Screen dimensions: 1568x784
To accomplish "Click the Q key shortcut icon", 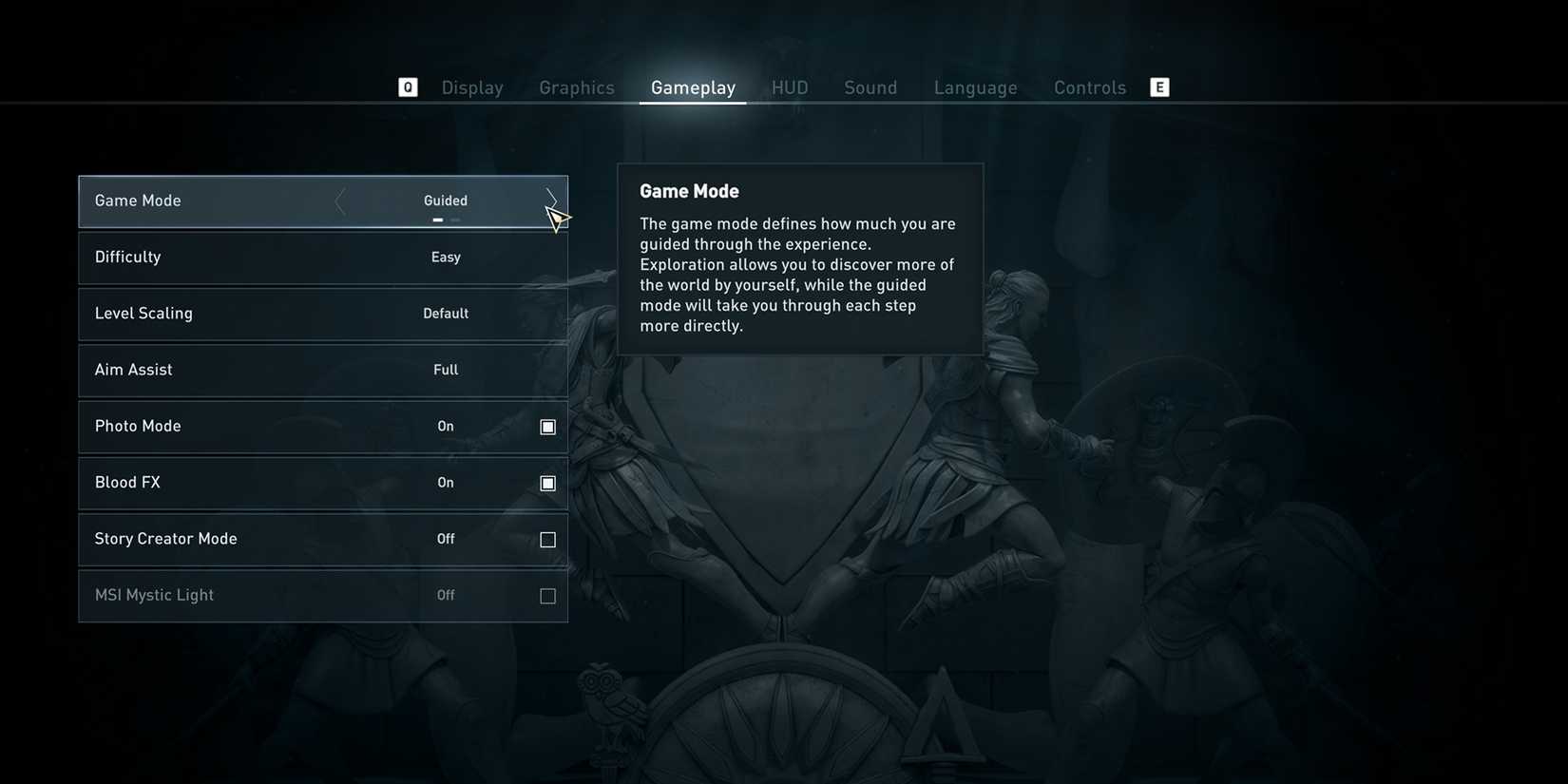I will point(408,86).
